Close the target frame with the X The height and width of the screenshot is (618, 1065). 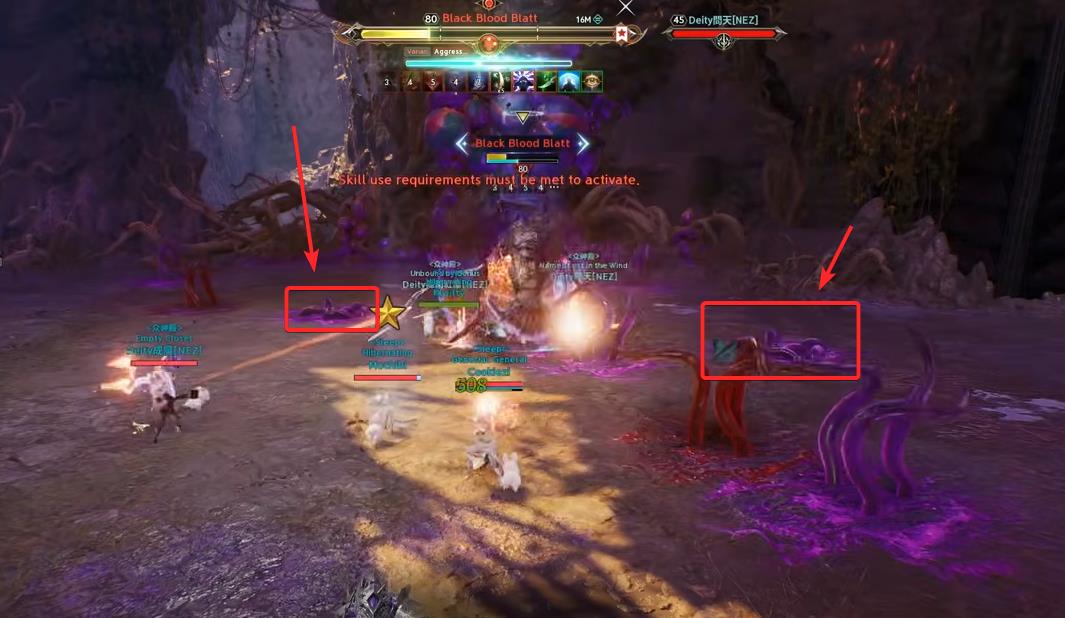(x=626, y=7)
